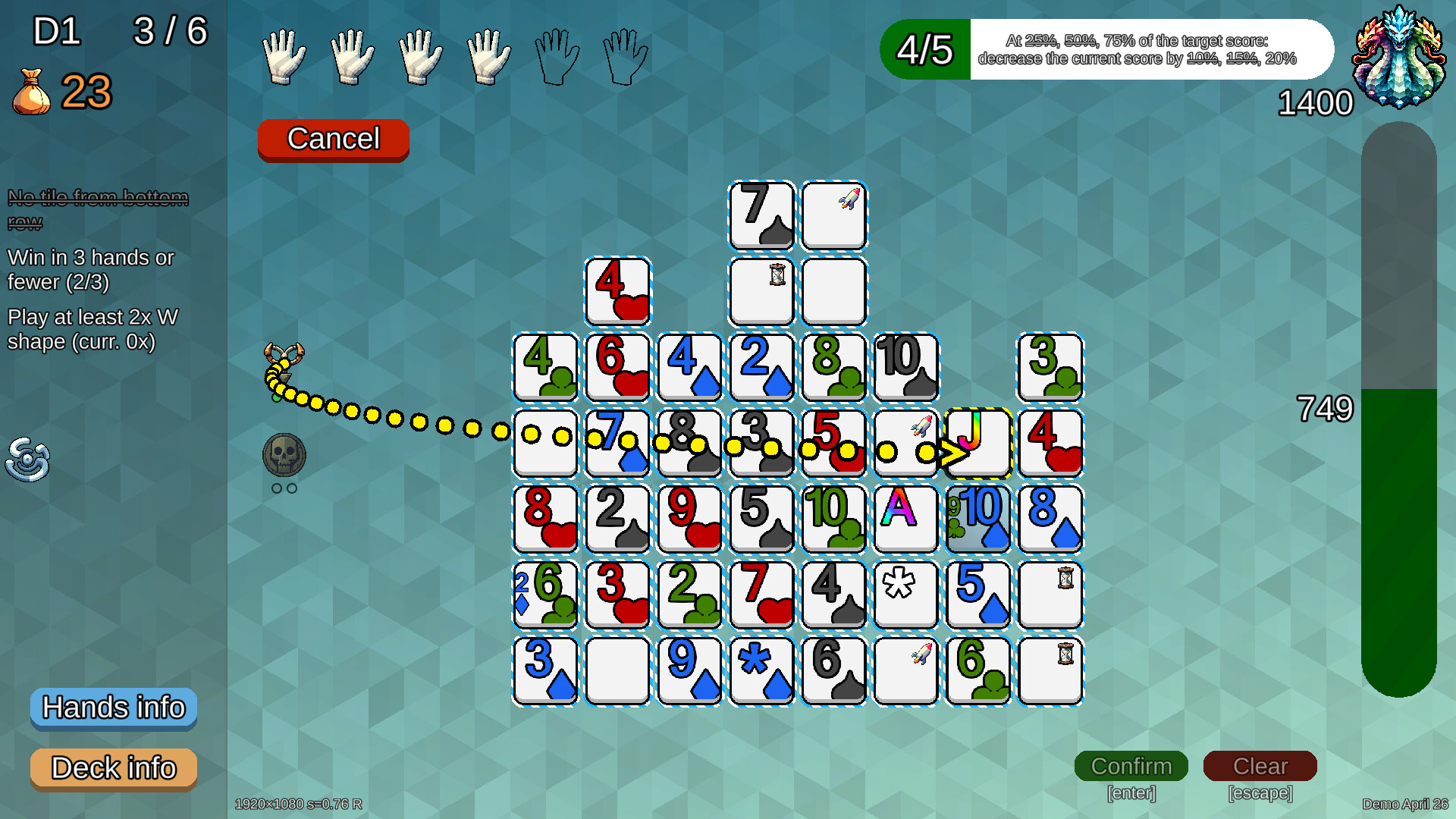1456x819 pixels.
Task: Click the blue spiral icon on the left sidebar
Action: click(x=29, y=460)
